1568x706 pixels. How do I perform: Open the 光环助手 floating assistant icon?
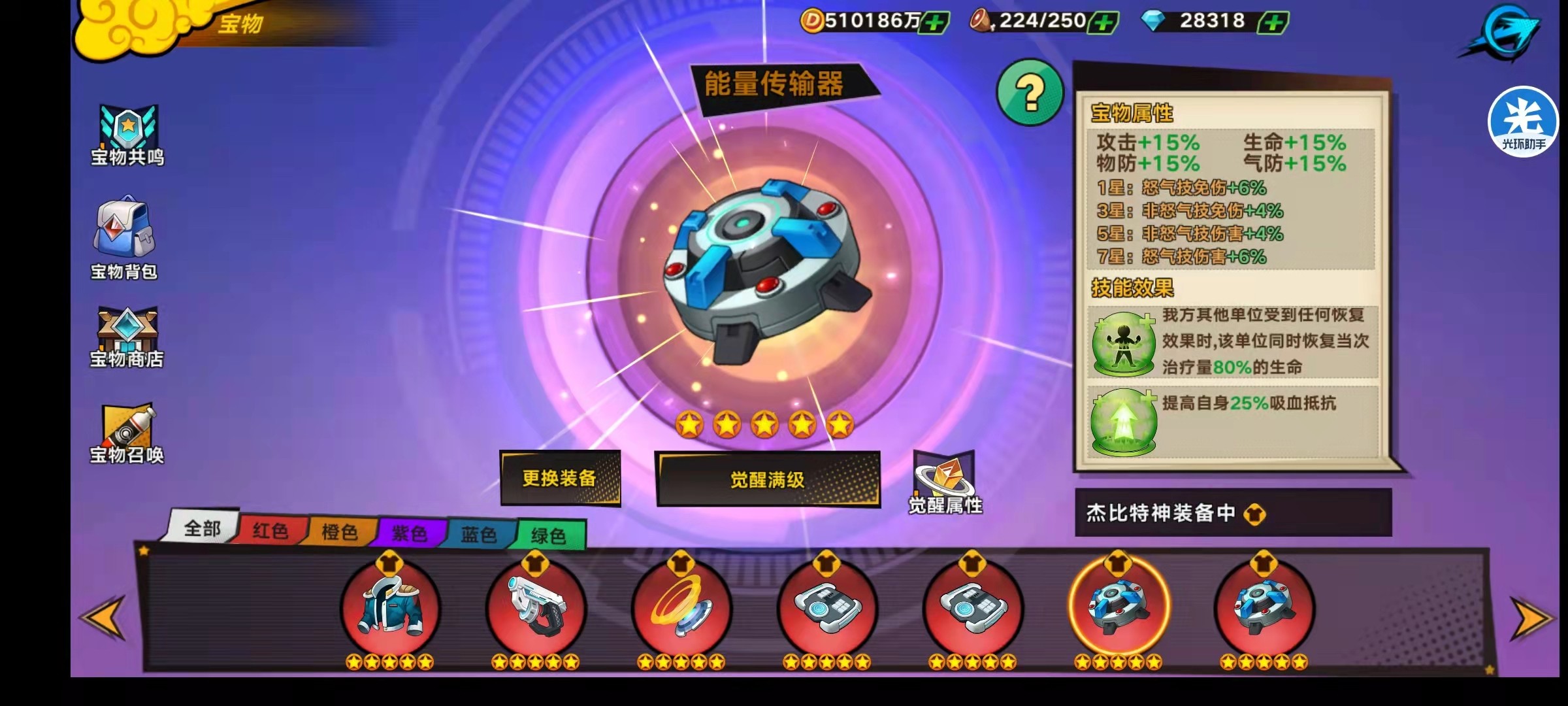click(x=1522, y=121)
